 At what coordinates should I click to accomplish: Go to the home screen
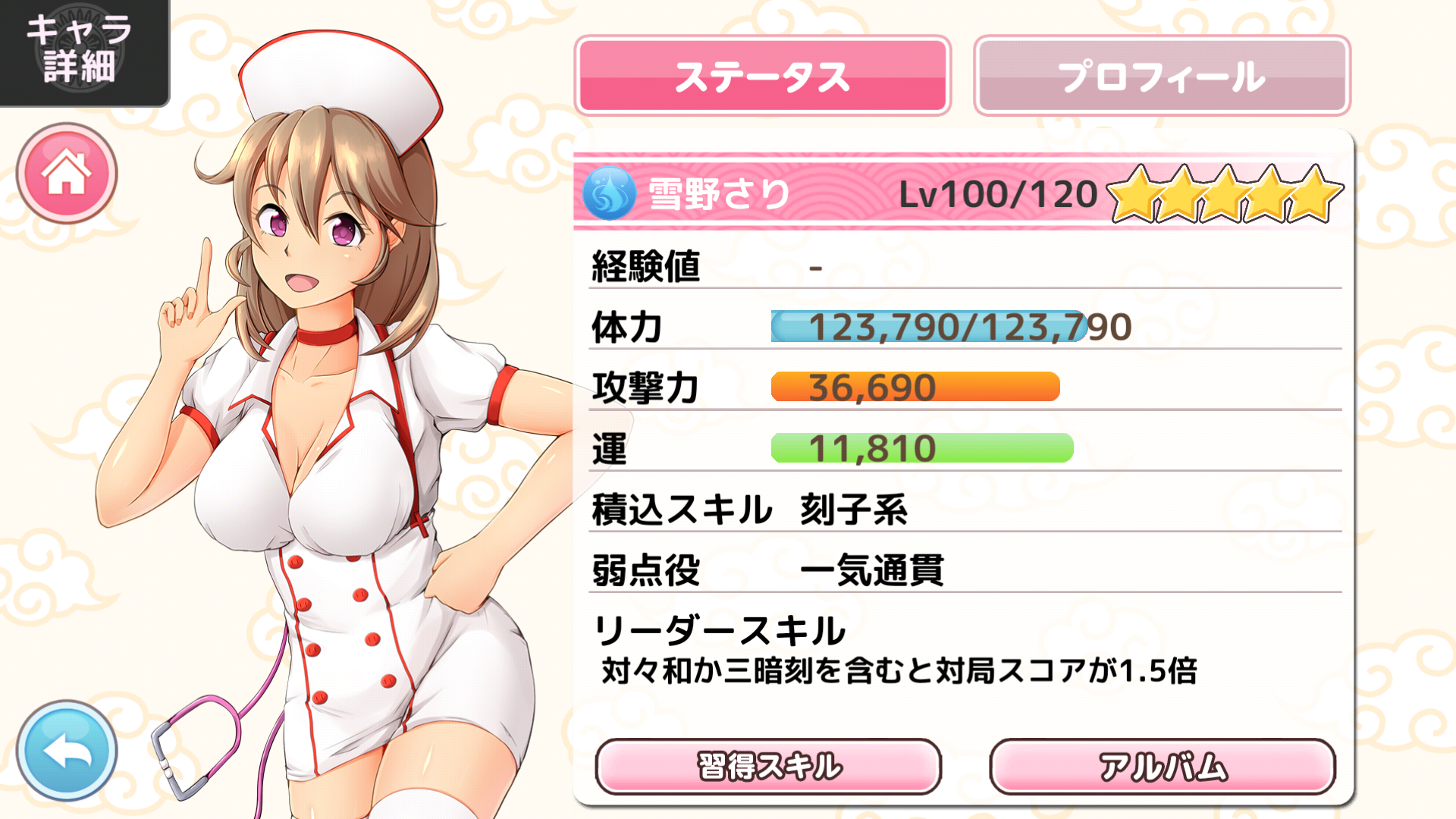67,173
